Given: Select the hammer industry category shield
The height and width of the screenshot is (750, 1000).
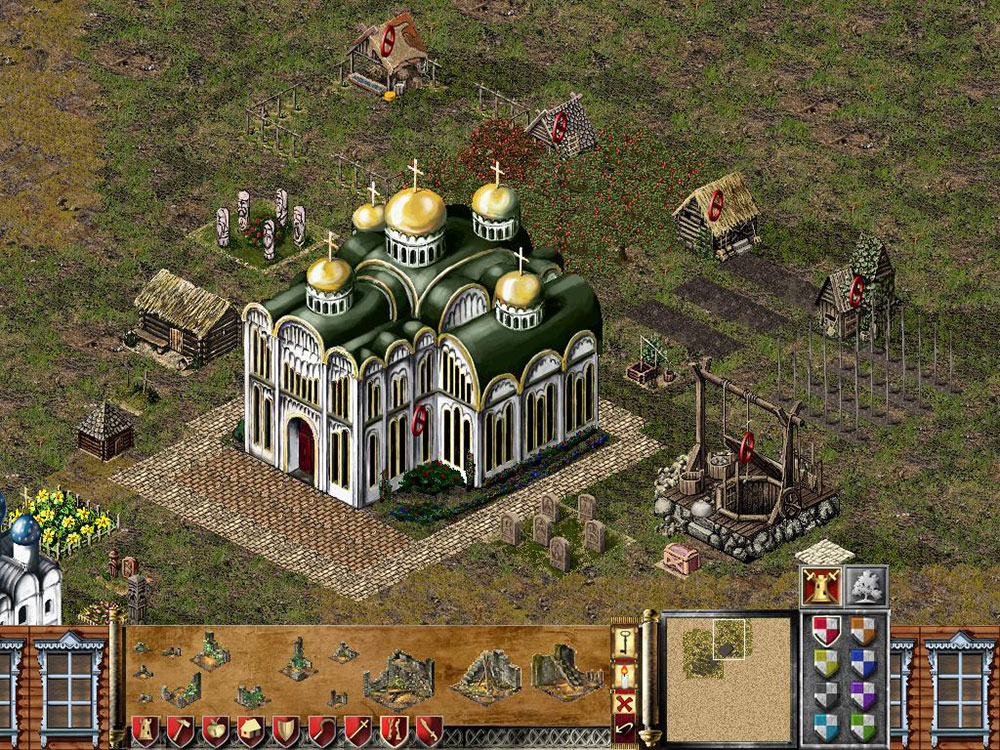Looking at the screenshot, I should click(181, 731).
